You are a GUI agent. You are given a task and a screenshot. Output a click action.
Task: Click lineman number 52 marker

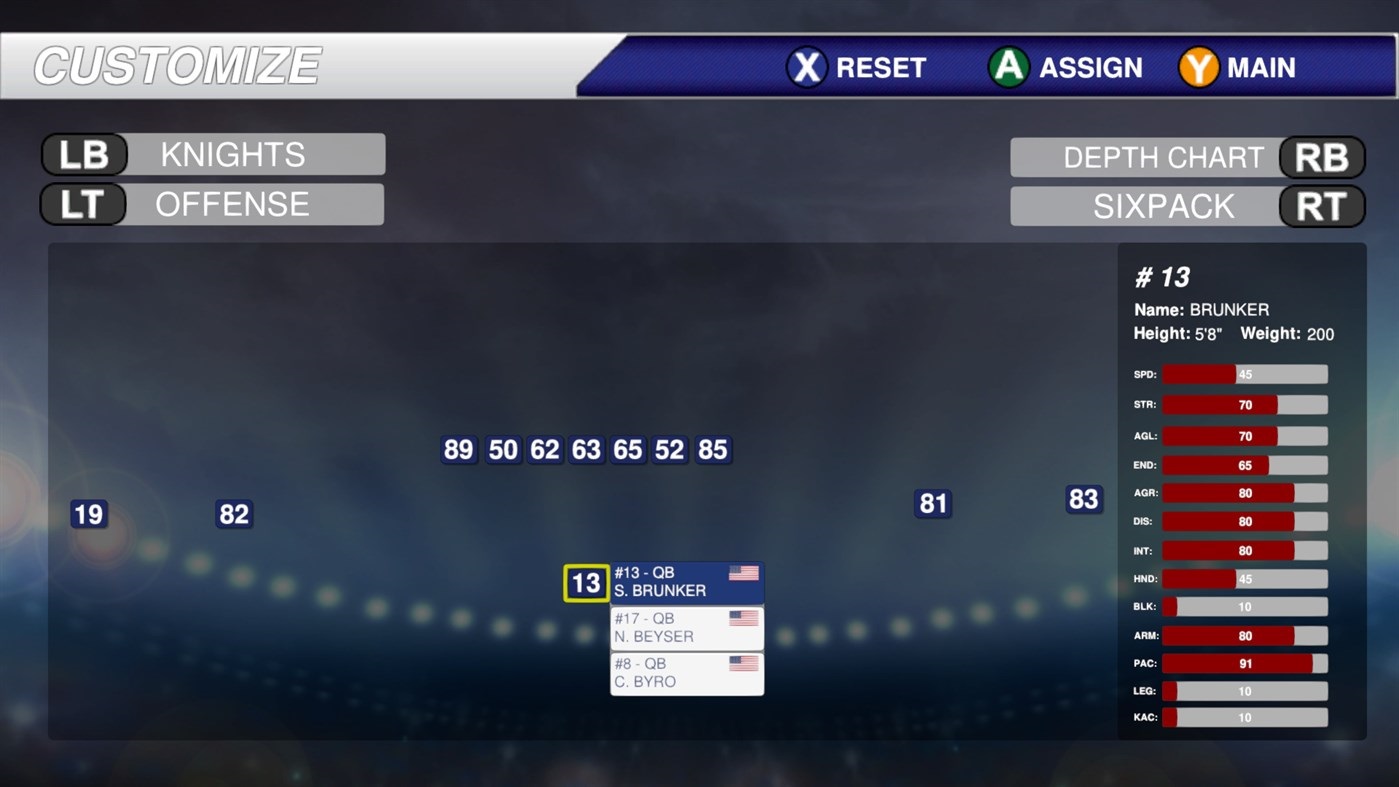point(669,450)
